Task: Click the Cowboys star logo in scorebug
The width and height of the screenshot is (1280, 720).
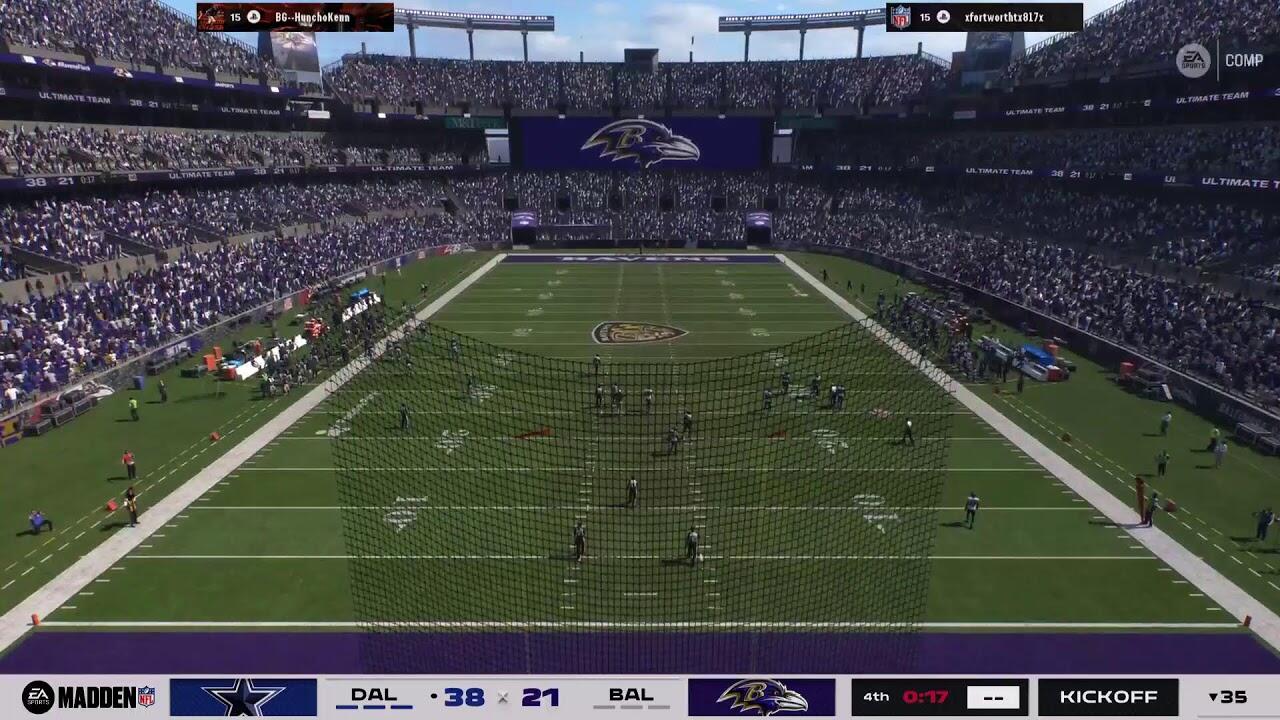Action: tap(243, 697)
